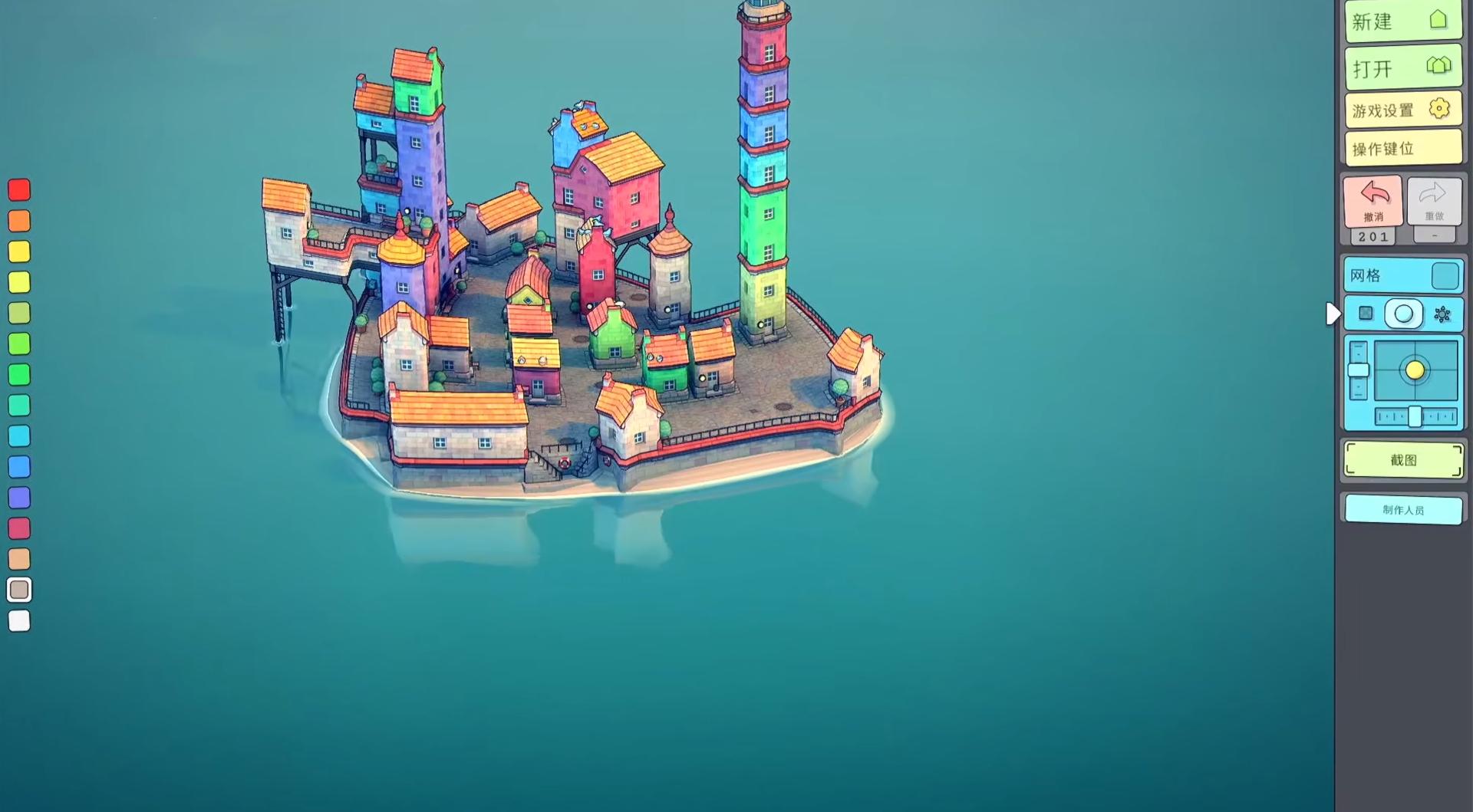Viewport: 1473px width, 812px height.
Task: Open the 制作人员 credits panel
Action: 1402,508
